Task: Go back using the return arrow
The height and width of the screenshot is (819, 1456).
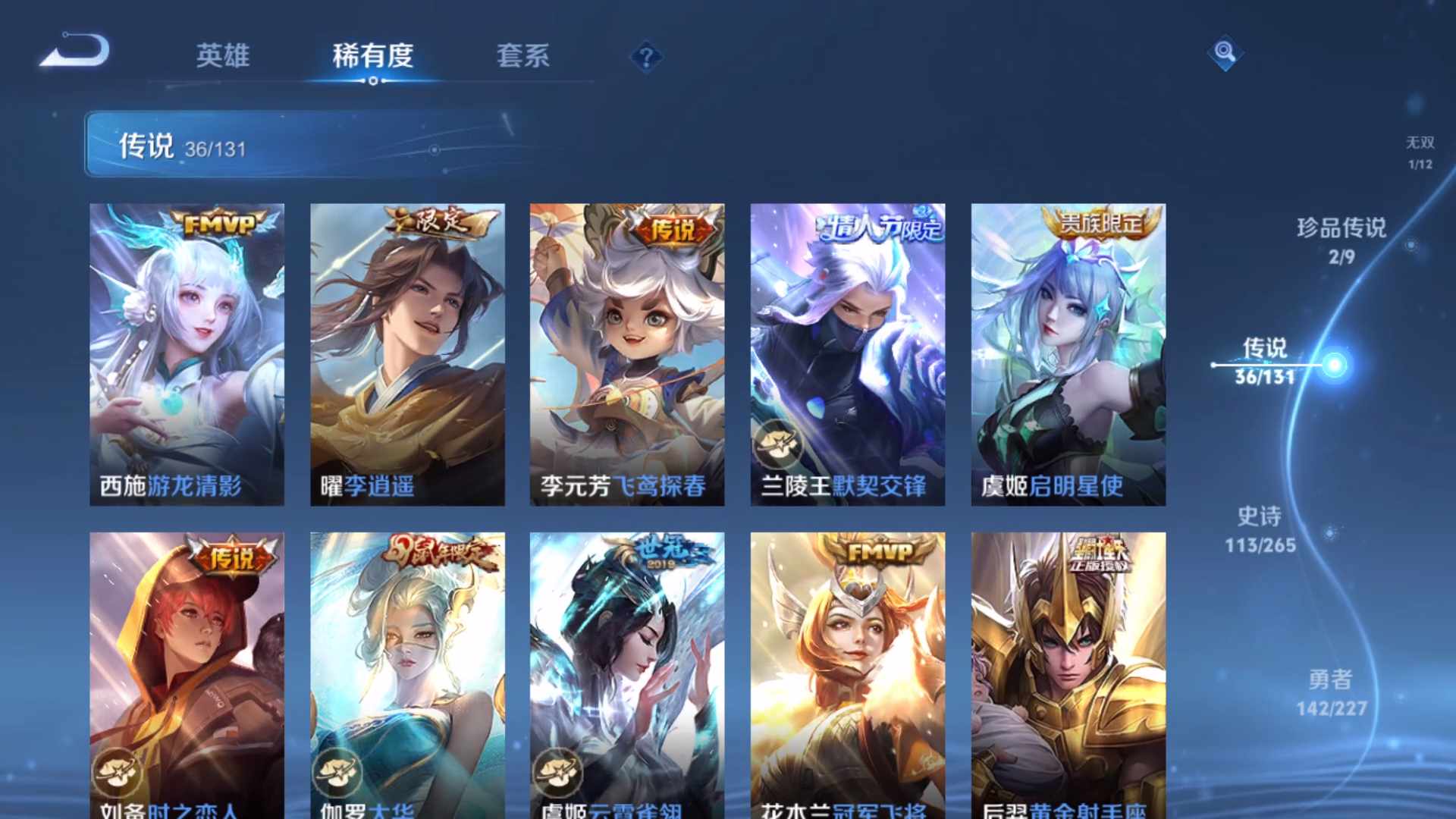Action: coord(76,52)
